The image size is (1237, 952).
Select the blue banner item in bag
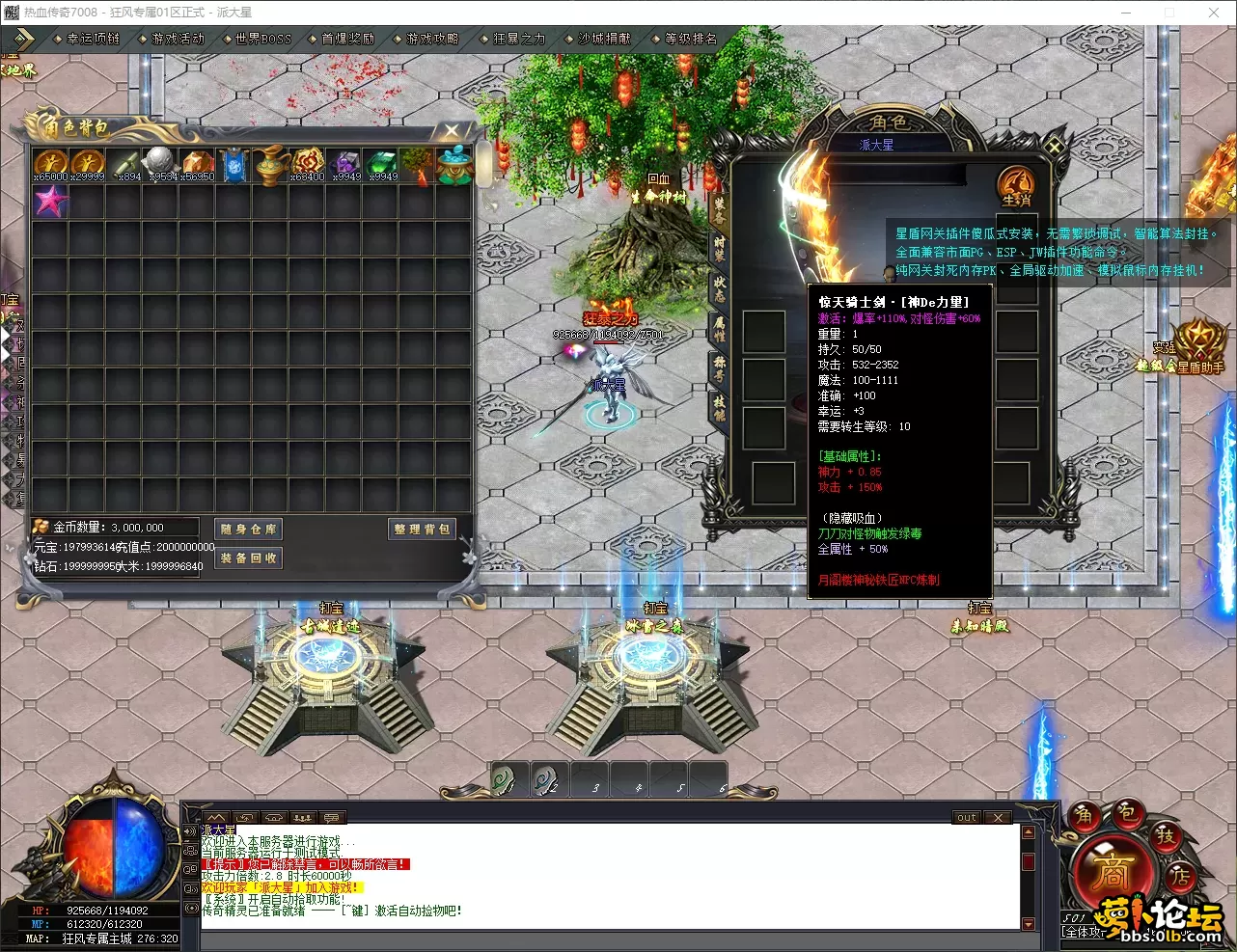pos(234,165)
